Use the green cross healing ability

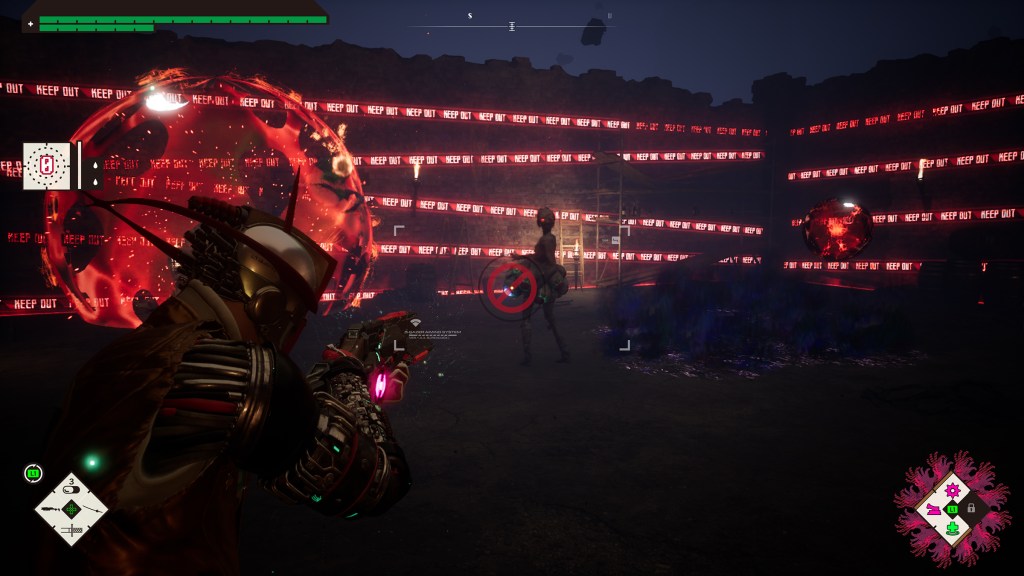click(x=952, y=528)
